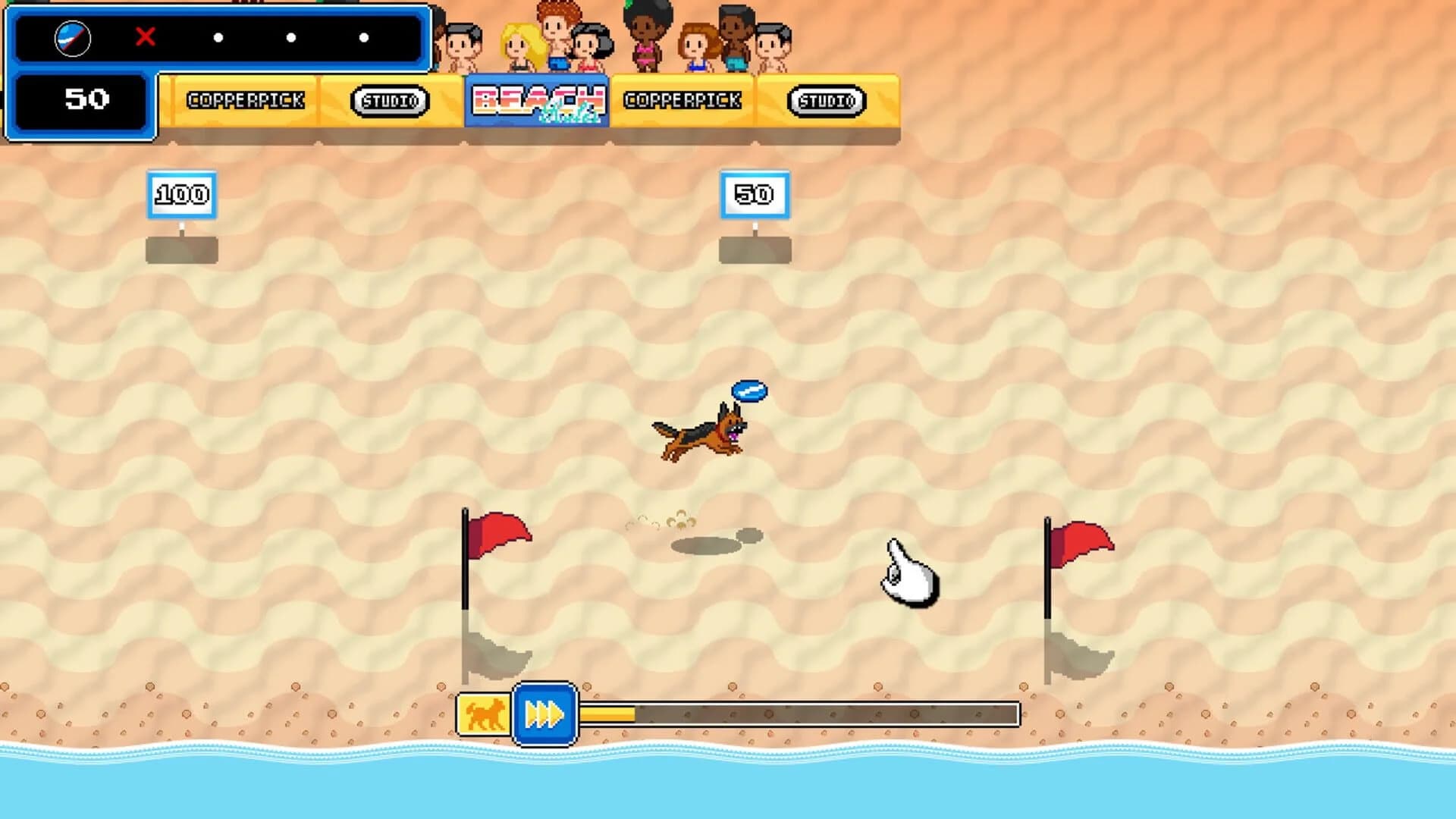Screen dimensions: 1456x819
Task: Click the yellow throw power progress bar
Action: [607, 714]
